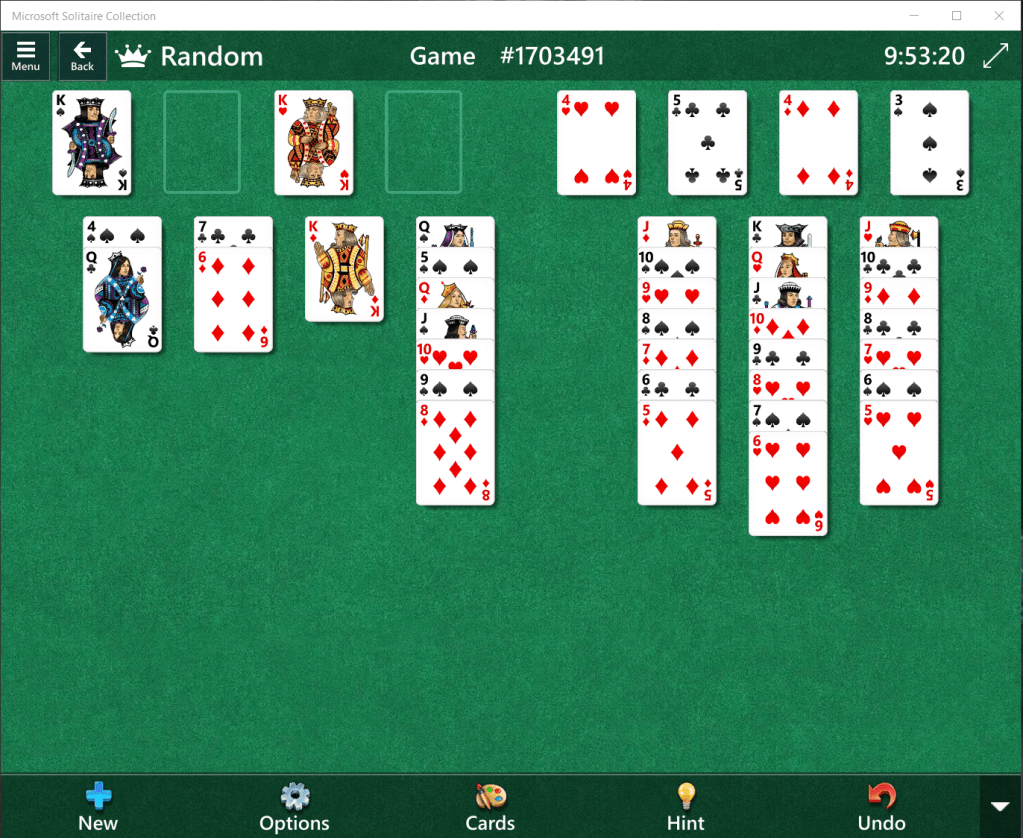The width and height of the screenshot is (1023, 838).
Task: Select the King of Diamonds tableau card
Action: (x=344, y=268)
